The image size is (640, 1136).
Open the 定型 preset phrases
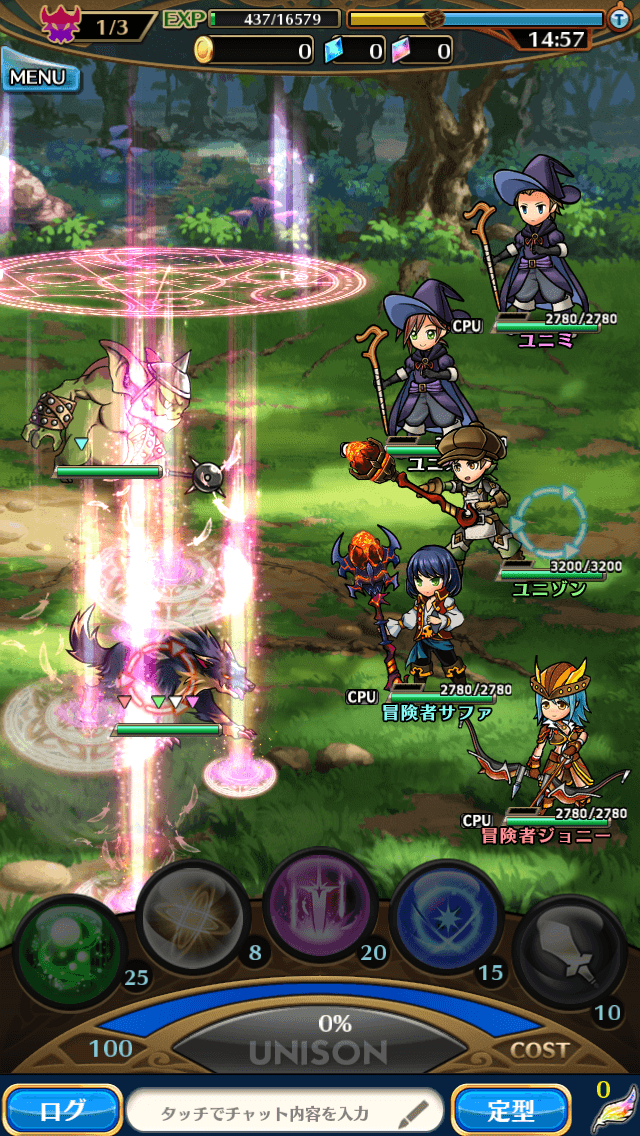(x=512, y=1109)
